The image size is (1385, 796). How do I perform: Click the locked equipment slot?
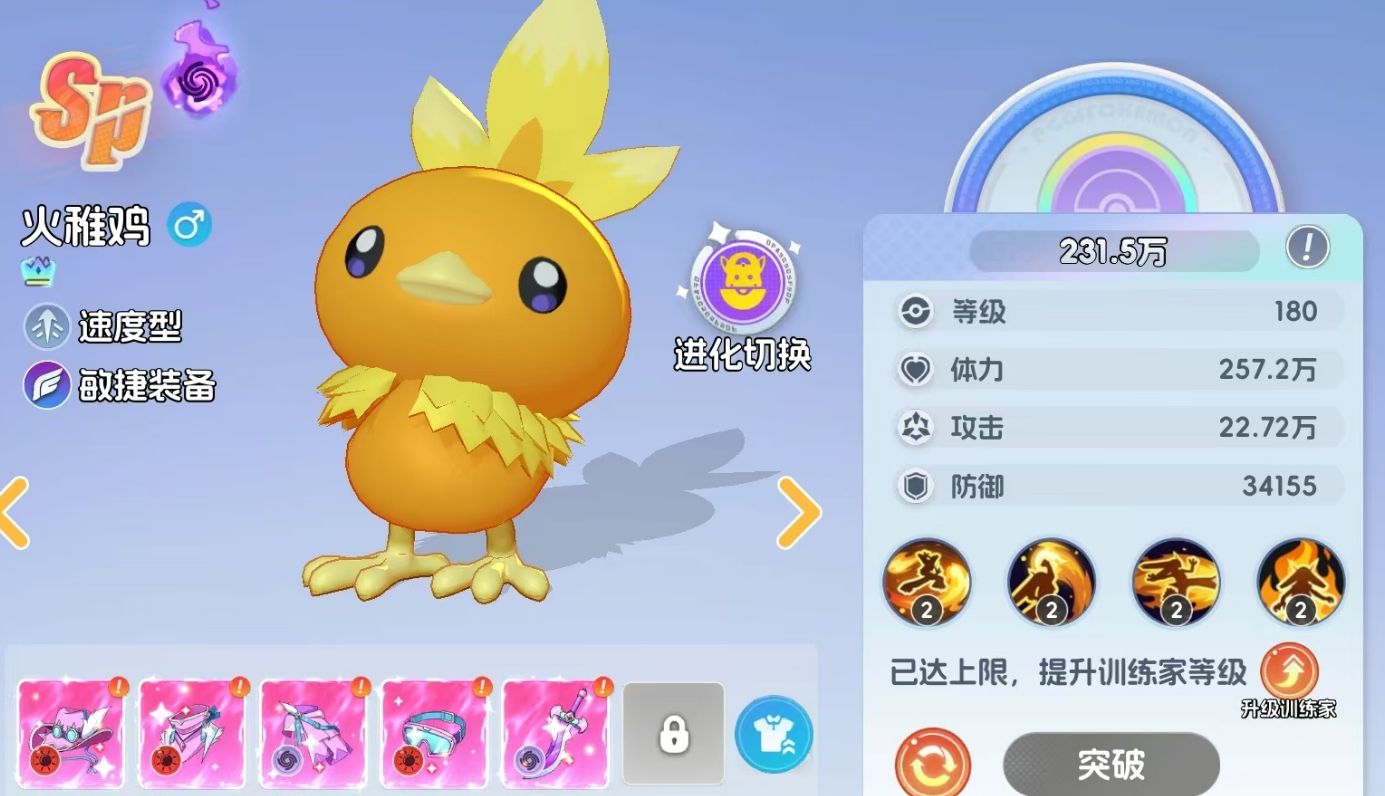tap(673, 733)
